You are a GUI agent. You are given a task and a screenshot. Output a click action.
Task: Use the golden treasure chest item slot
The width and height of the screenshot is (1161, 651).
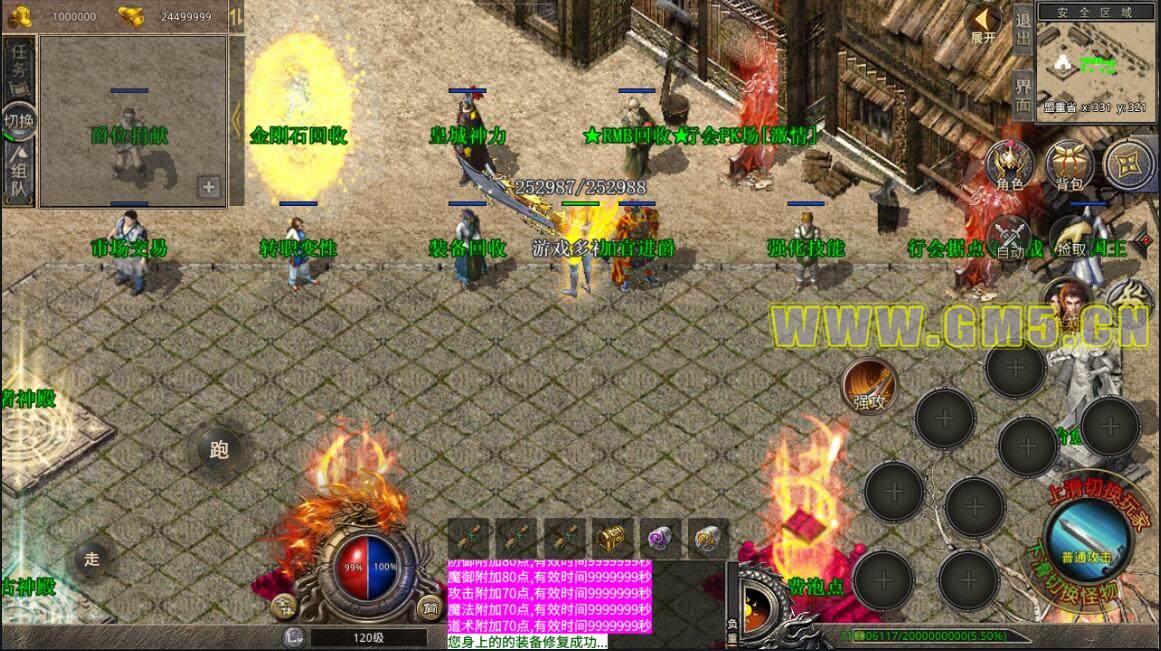tap(611, 539)
